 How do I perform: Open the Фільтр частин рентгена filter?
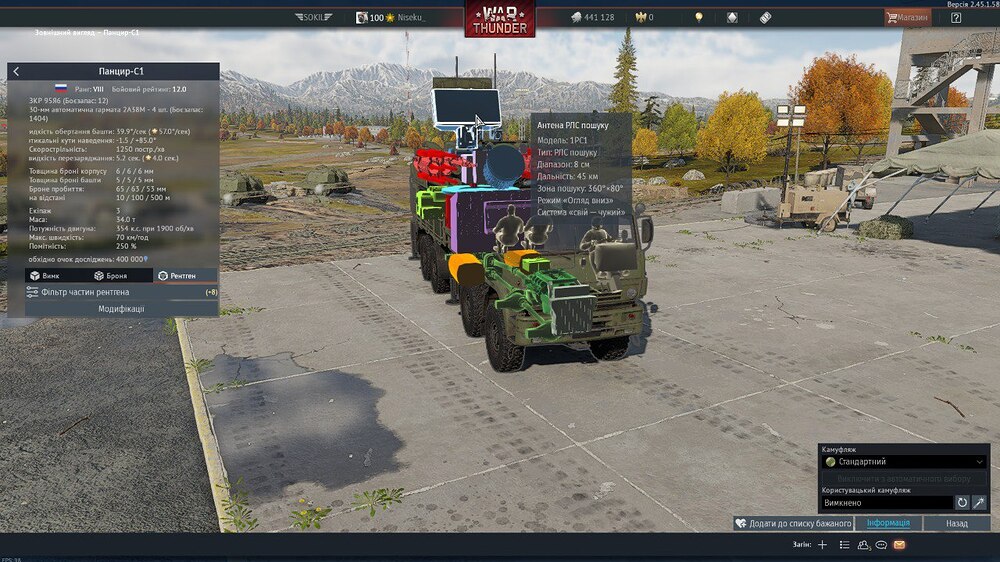112,292
